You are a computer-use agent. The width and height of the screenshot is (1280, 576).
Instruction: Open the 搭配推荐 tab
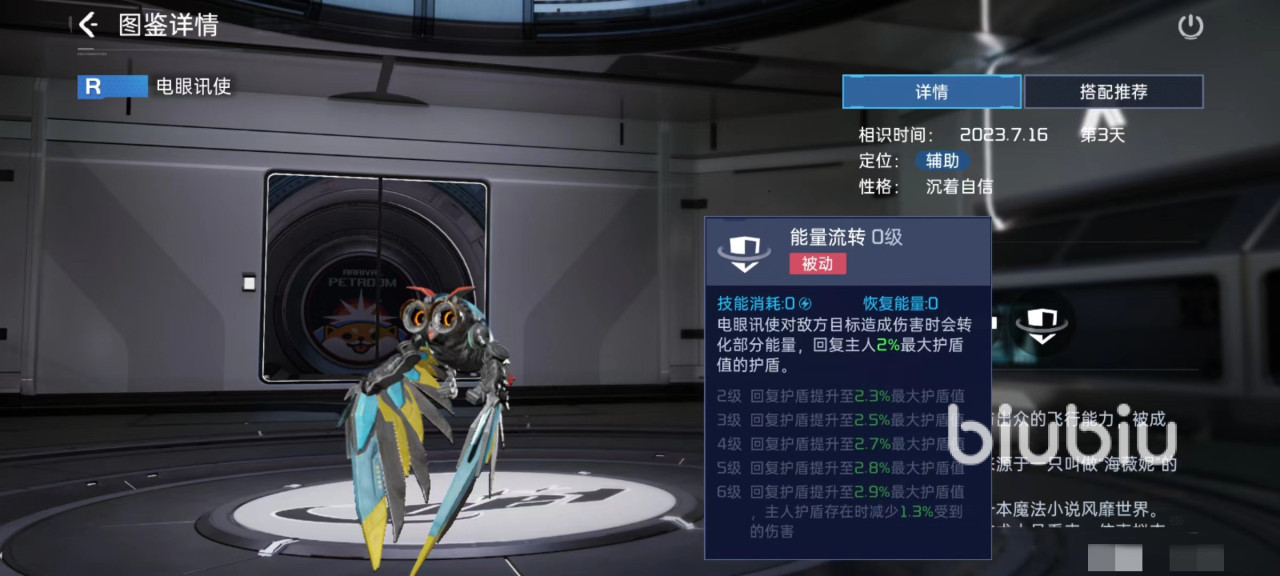pos(1113,92)
